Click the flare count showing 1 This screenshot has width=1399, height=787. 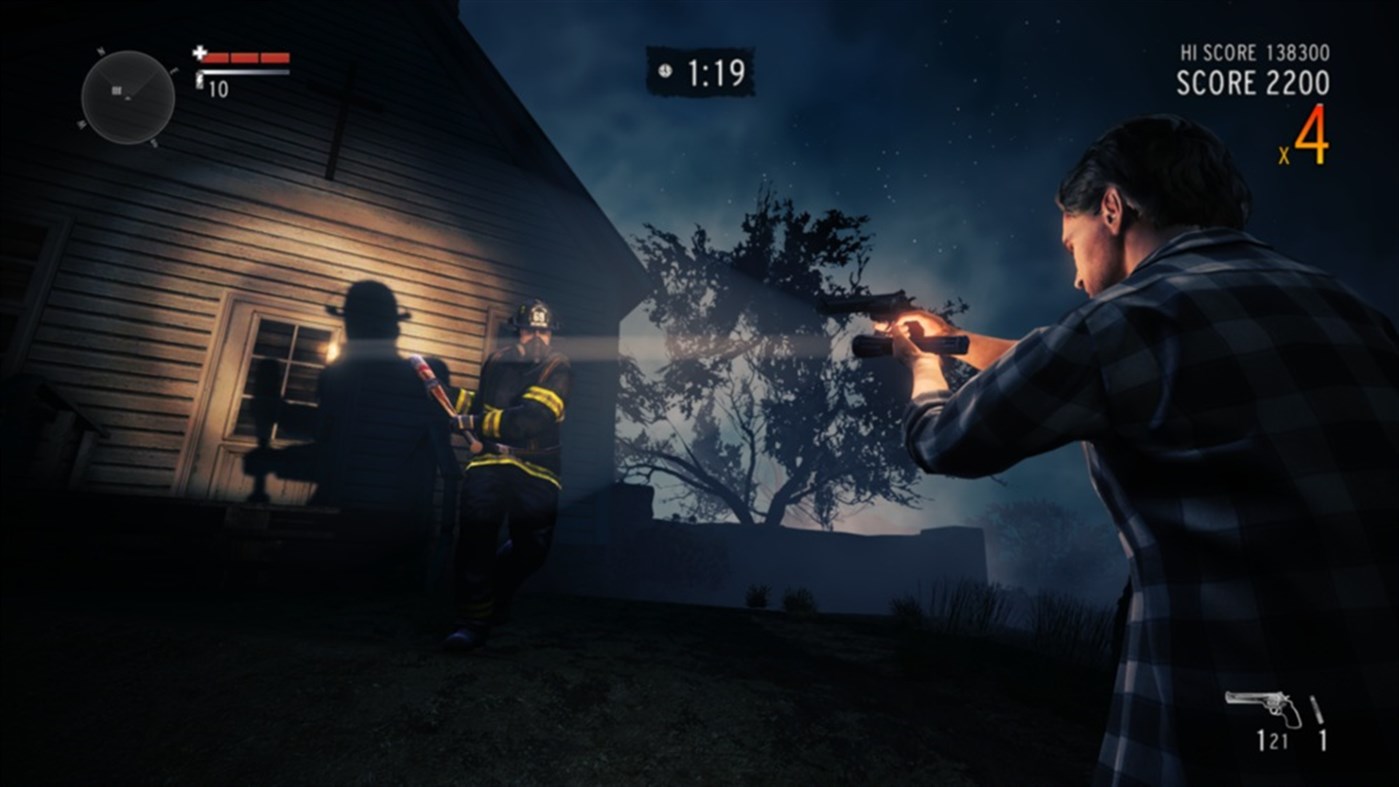point(1323,740)
